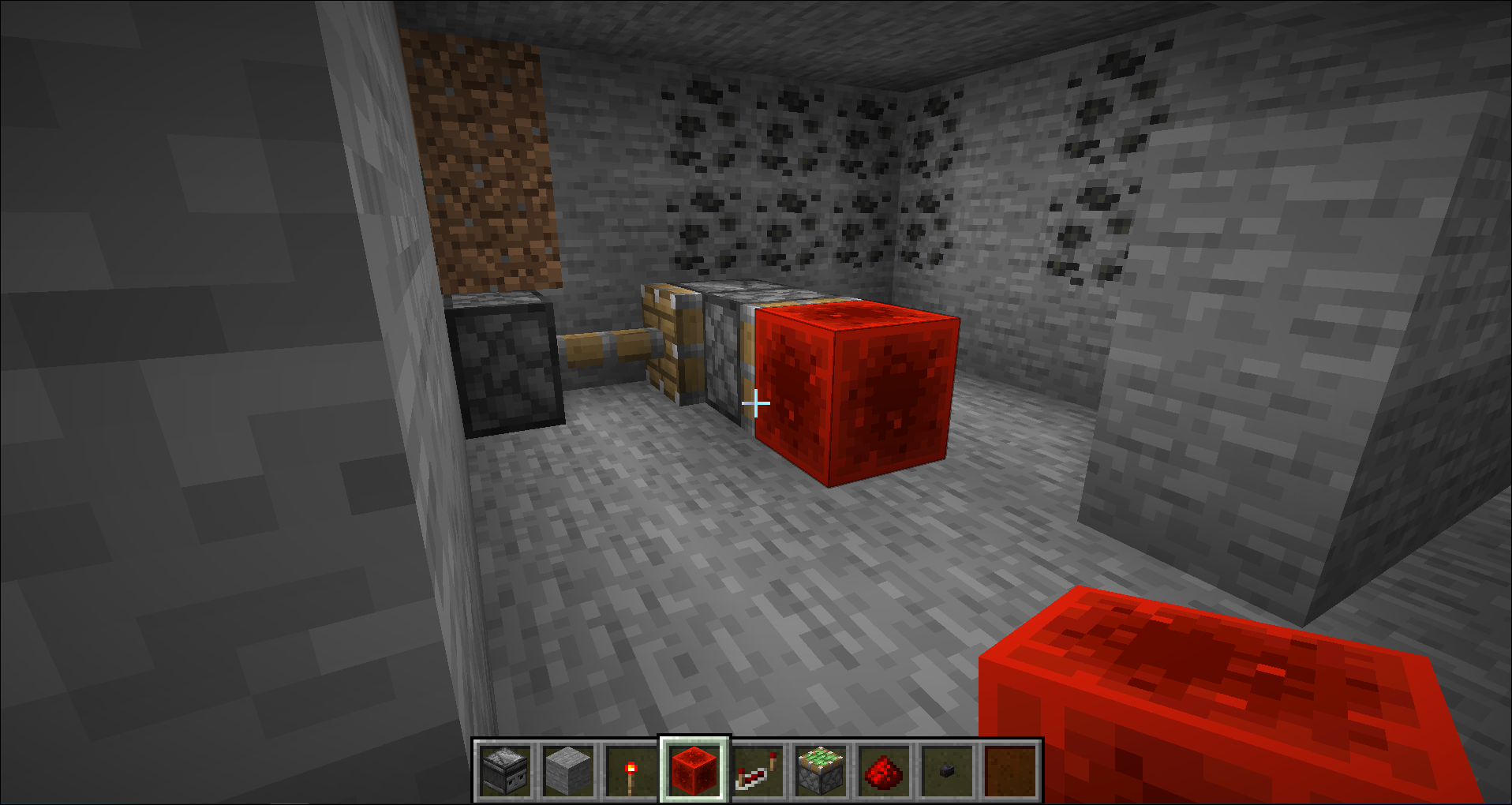Select the small stone button slot
The height and width of the screenshot is (805, 1512).
point(947,770)
